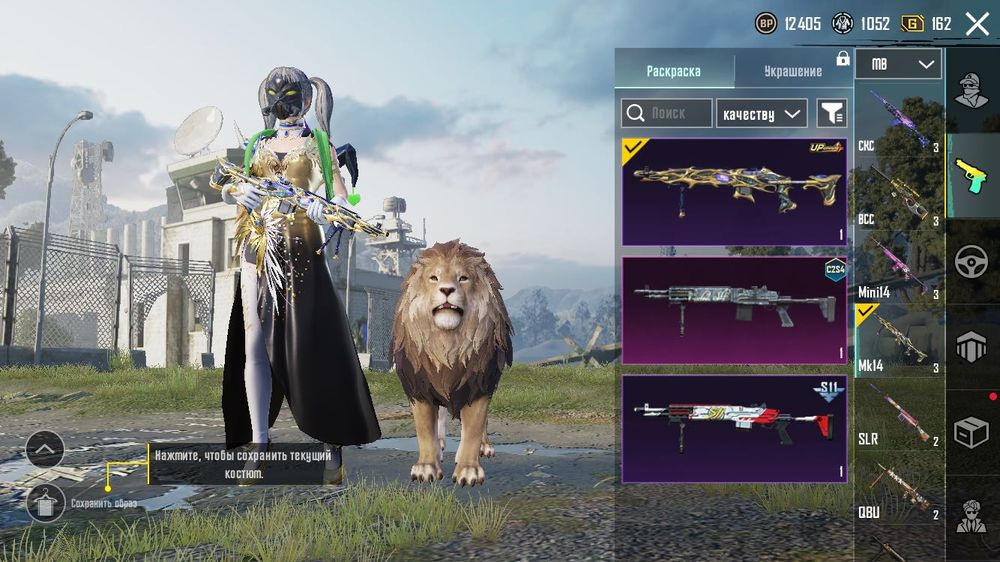Open the MB weapon class dropdown
1000x562 pixels.
pyautogui.click(x=898, y=65)
